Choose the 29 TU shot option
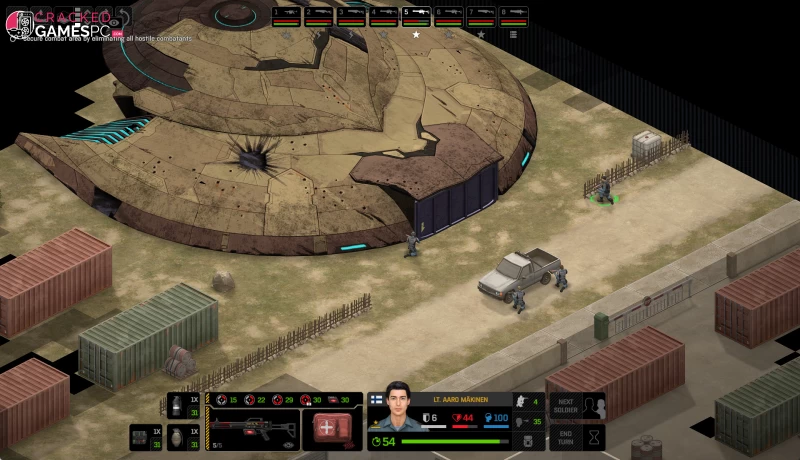The width and height of the screenshot is (800, 460). coord(285,400)
